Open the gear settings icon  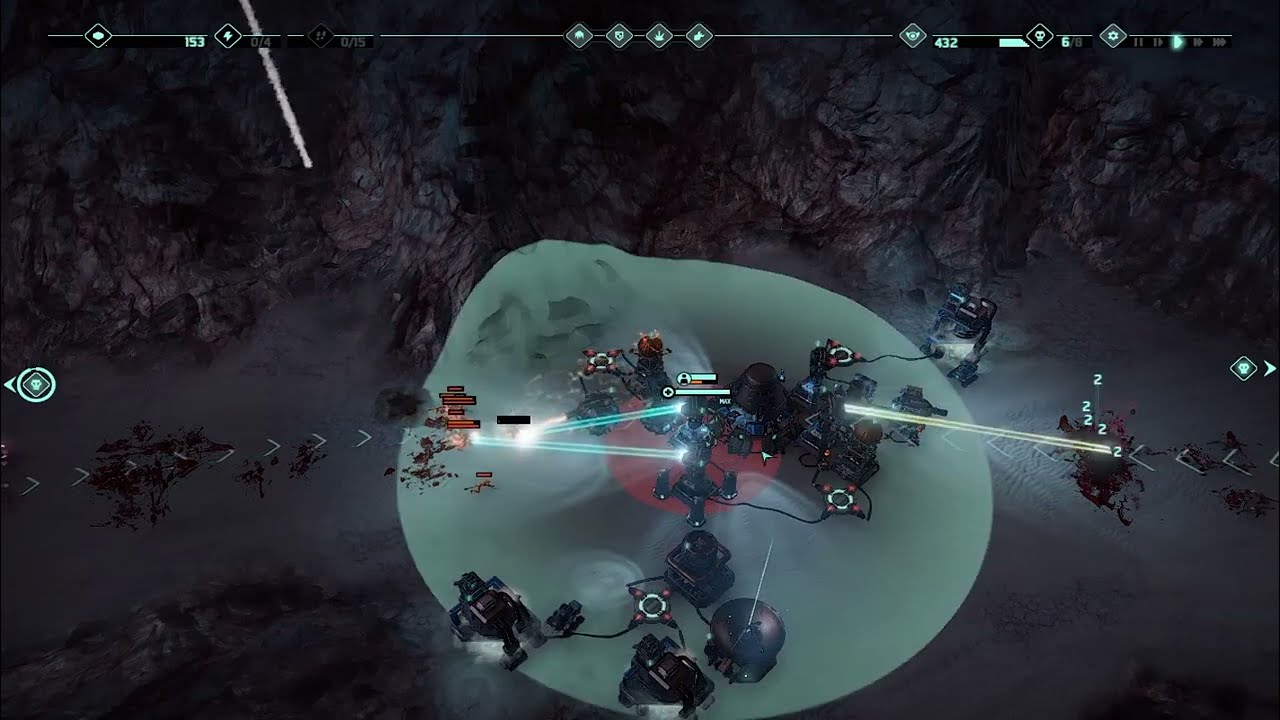click(1113, 37)
